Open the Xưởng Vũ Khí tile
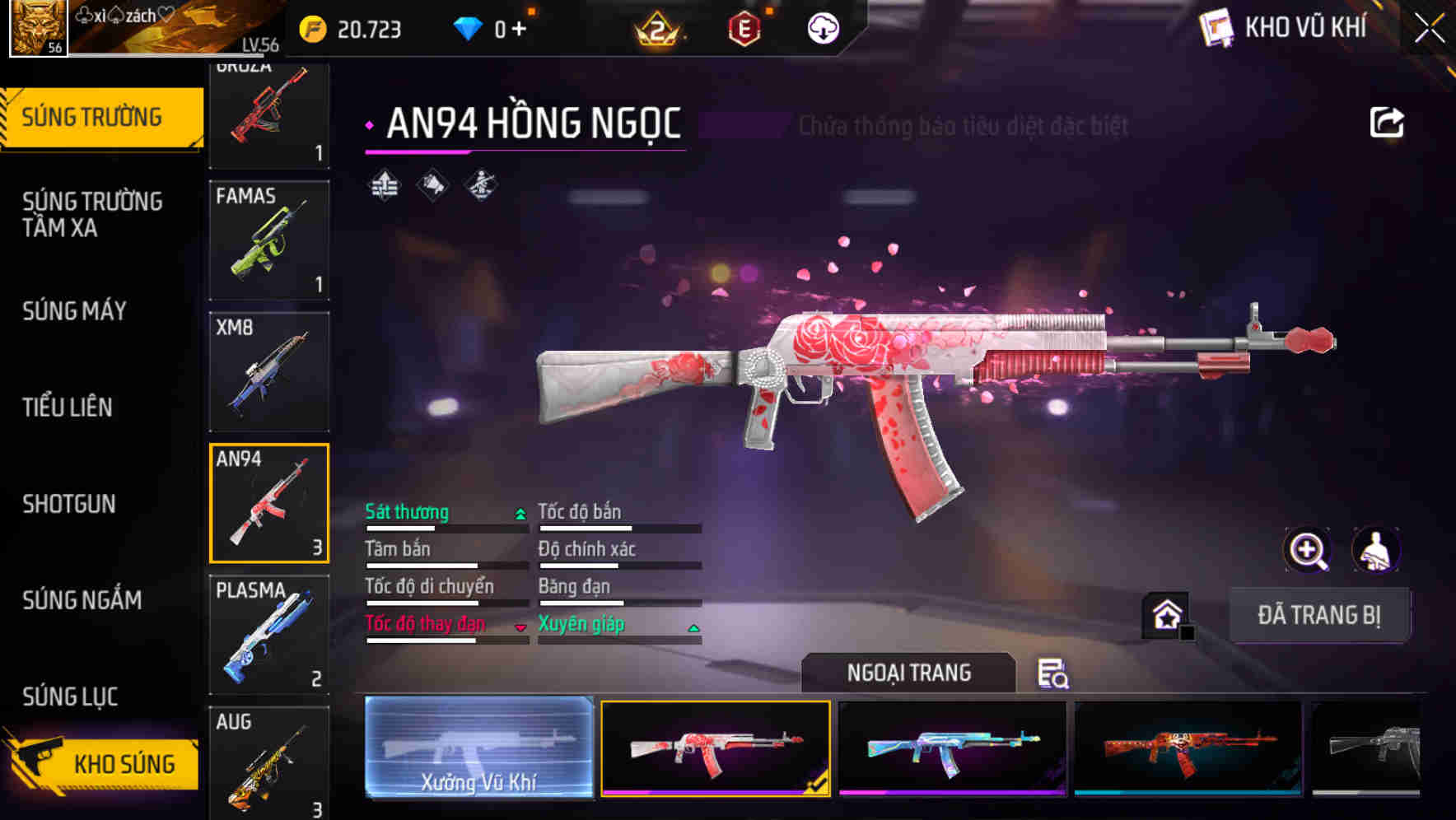The height and width of the screenshot is (820, 1456). tap(478, 748)
